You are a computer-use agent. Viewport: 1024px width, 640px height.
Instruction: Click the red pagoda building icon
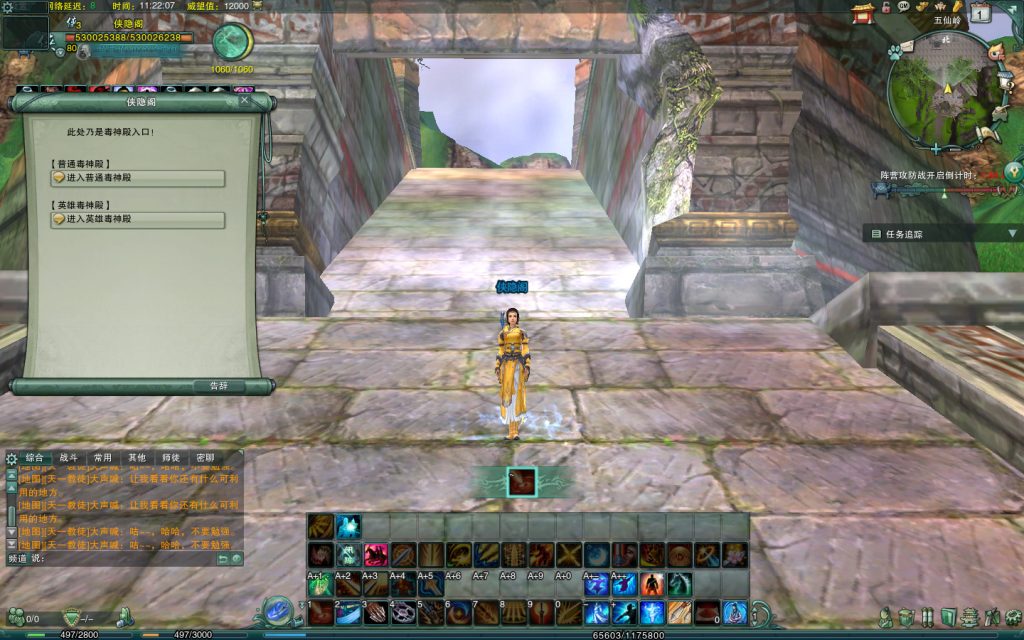863,12
